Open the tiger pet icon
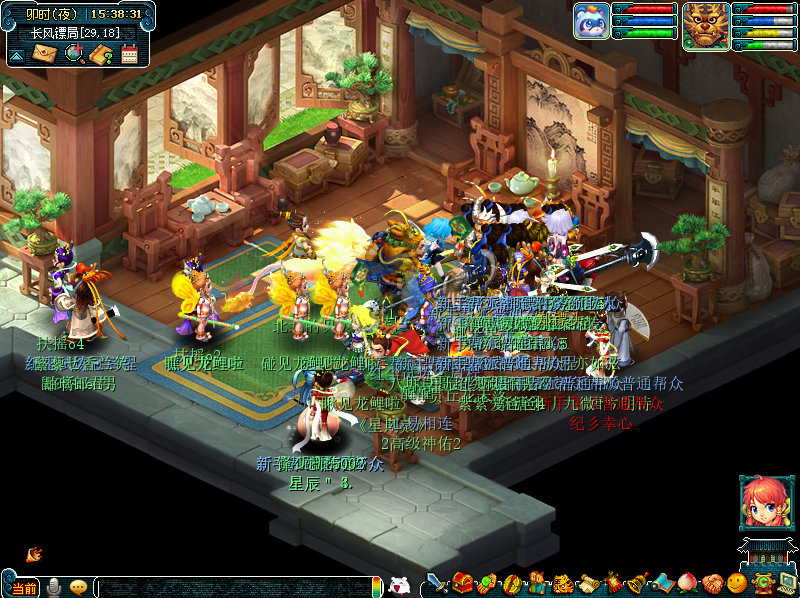 [x=562, y=584]
